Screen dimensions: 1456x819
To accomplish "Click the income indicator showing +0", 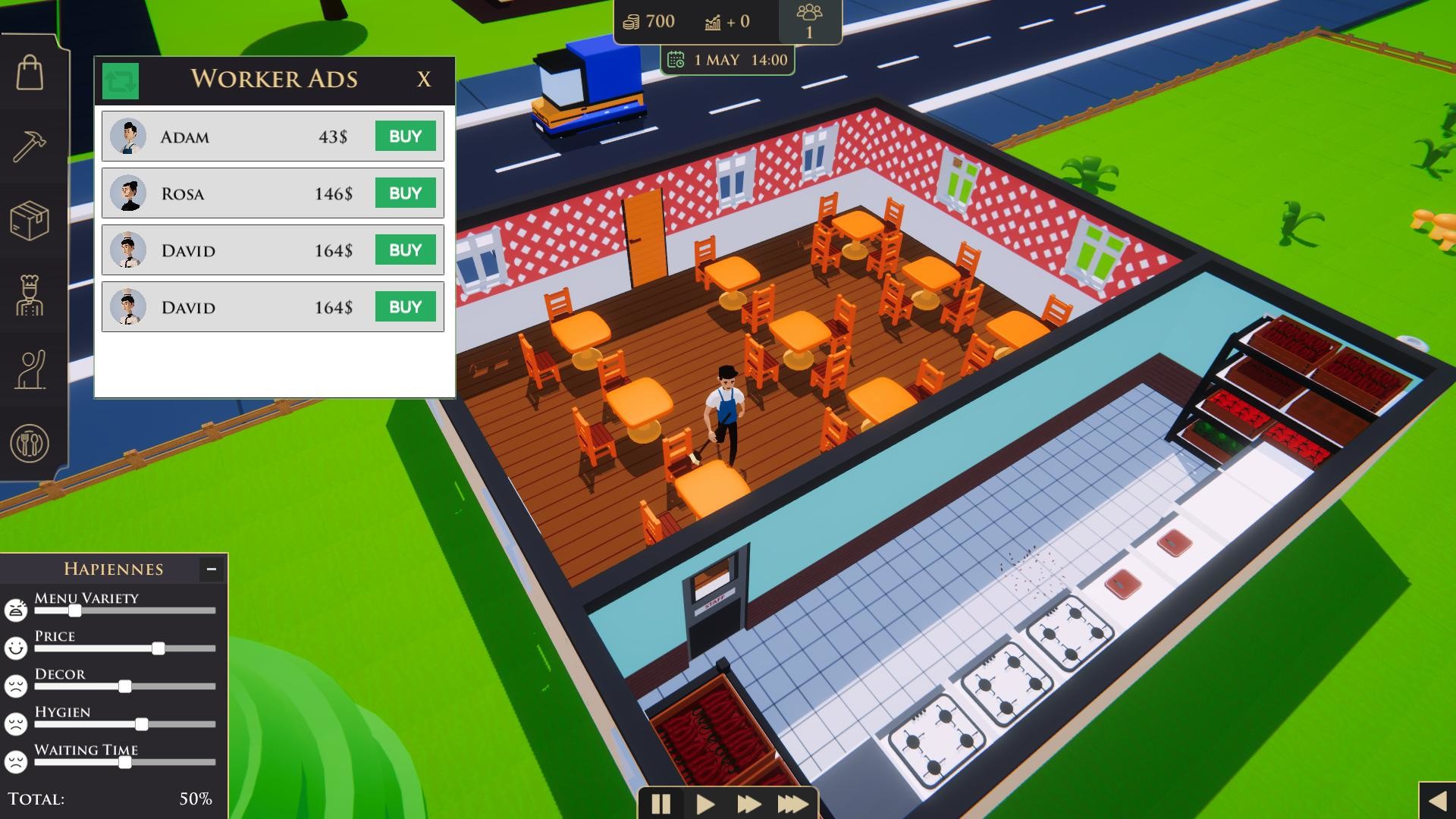I will (711, 21).
